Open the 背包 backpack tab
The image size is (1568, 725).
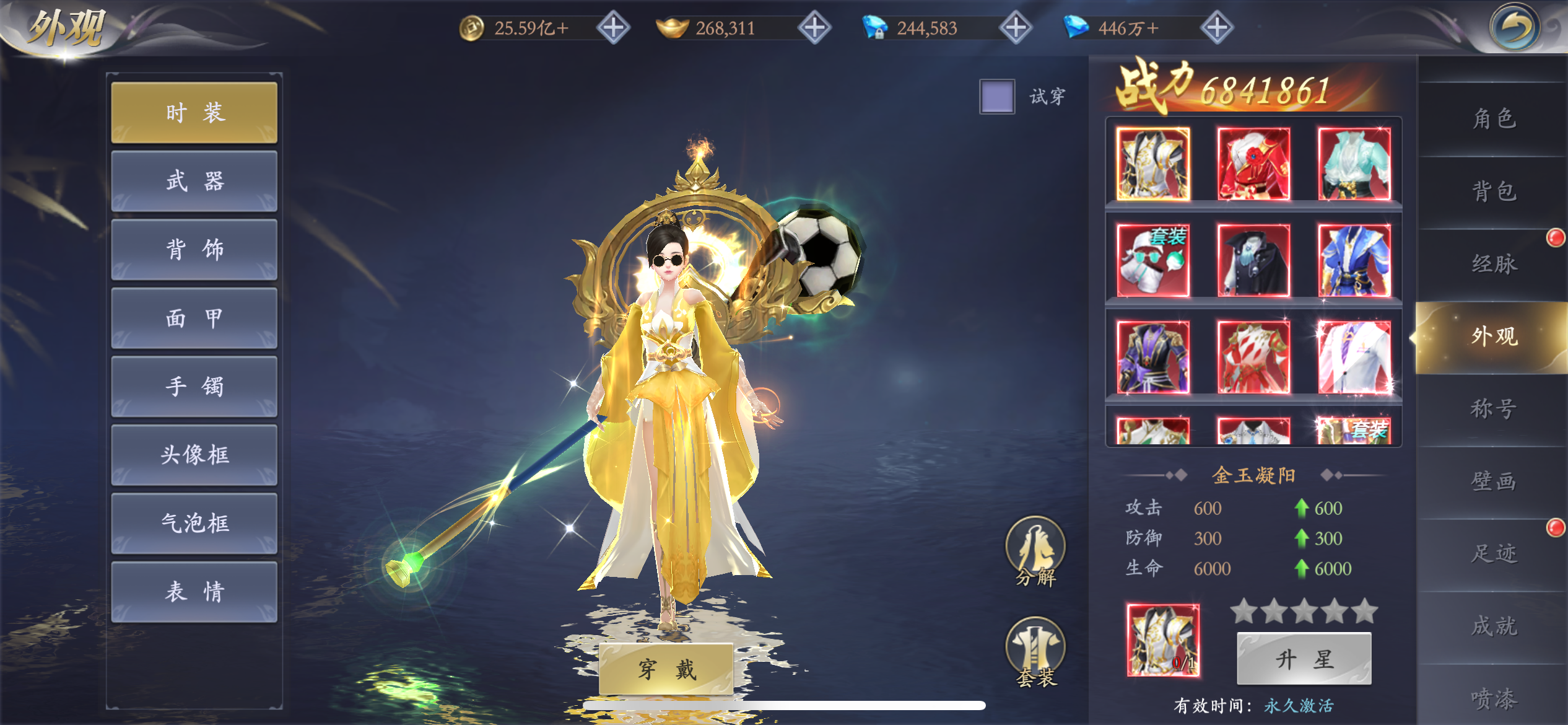tap(1493, 191)
